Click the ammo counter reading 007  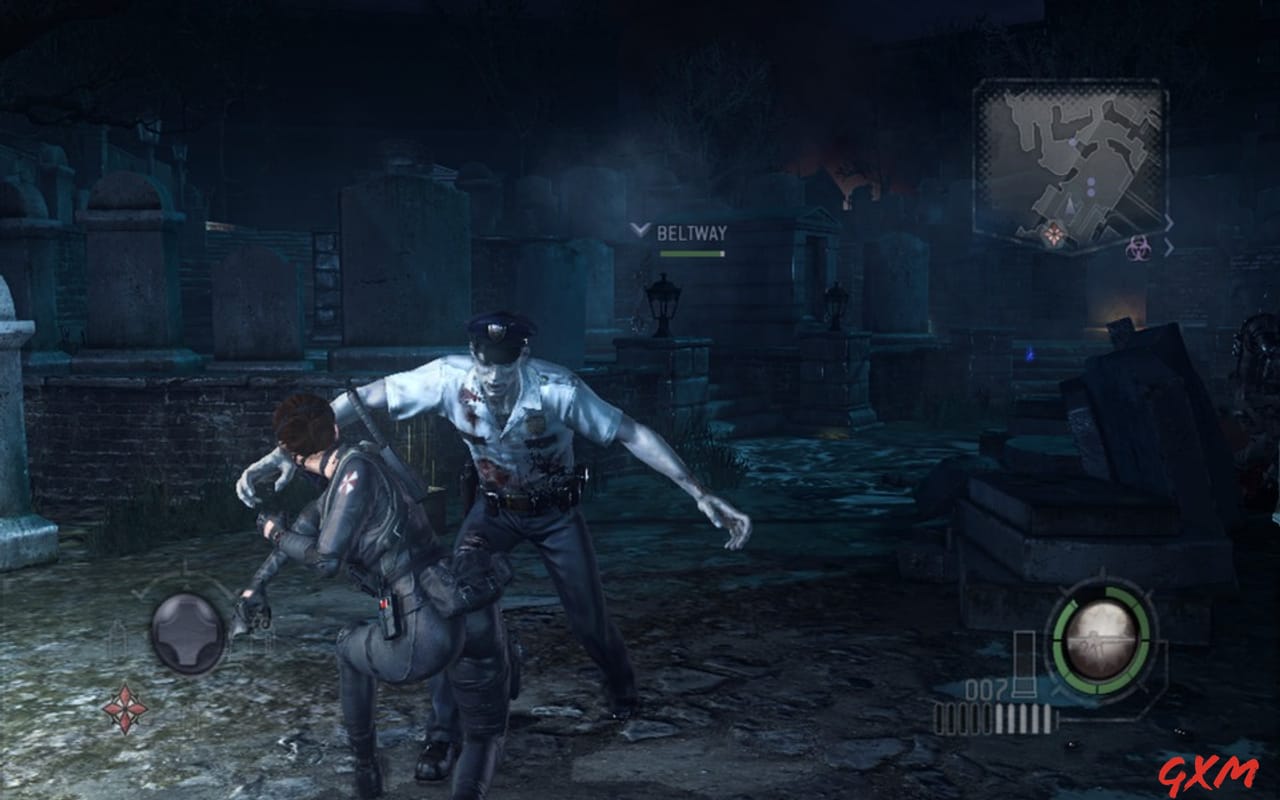(983, 688)
